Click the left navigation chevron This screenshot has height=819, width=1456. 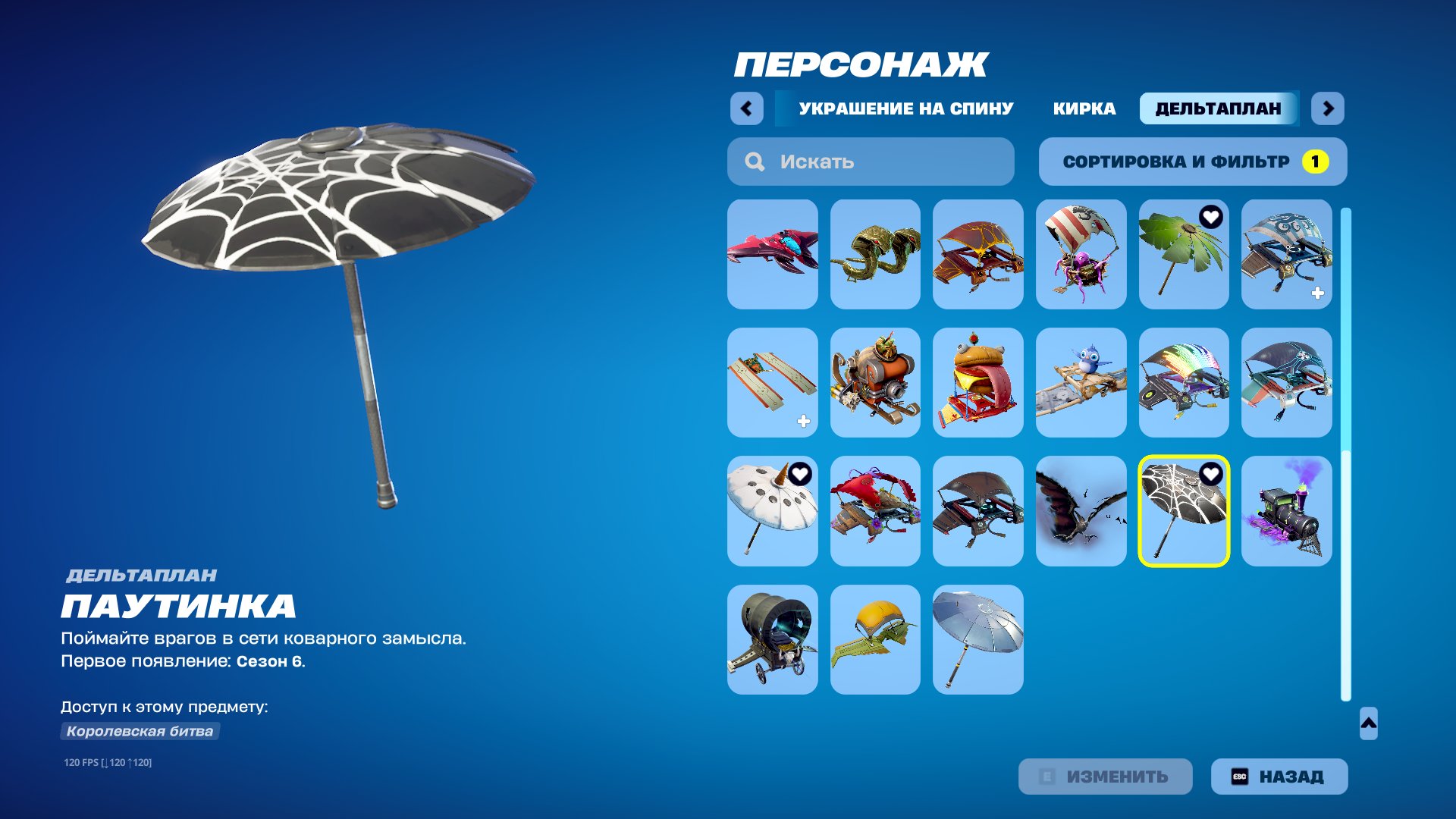[x=747, y=108]
